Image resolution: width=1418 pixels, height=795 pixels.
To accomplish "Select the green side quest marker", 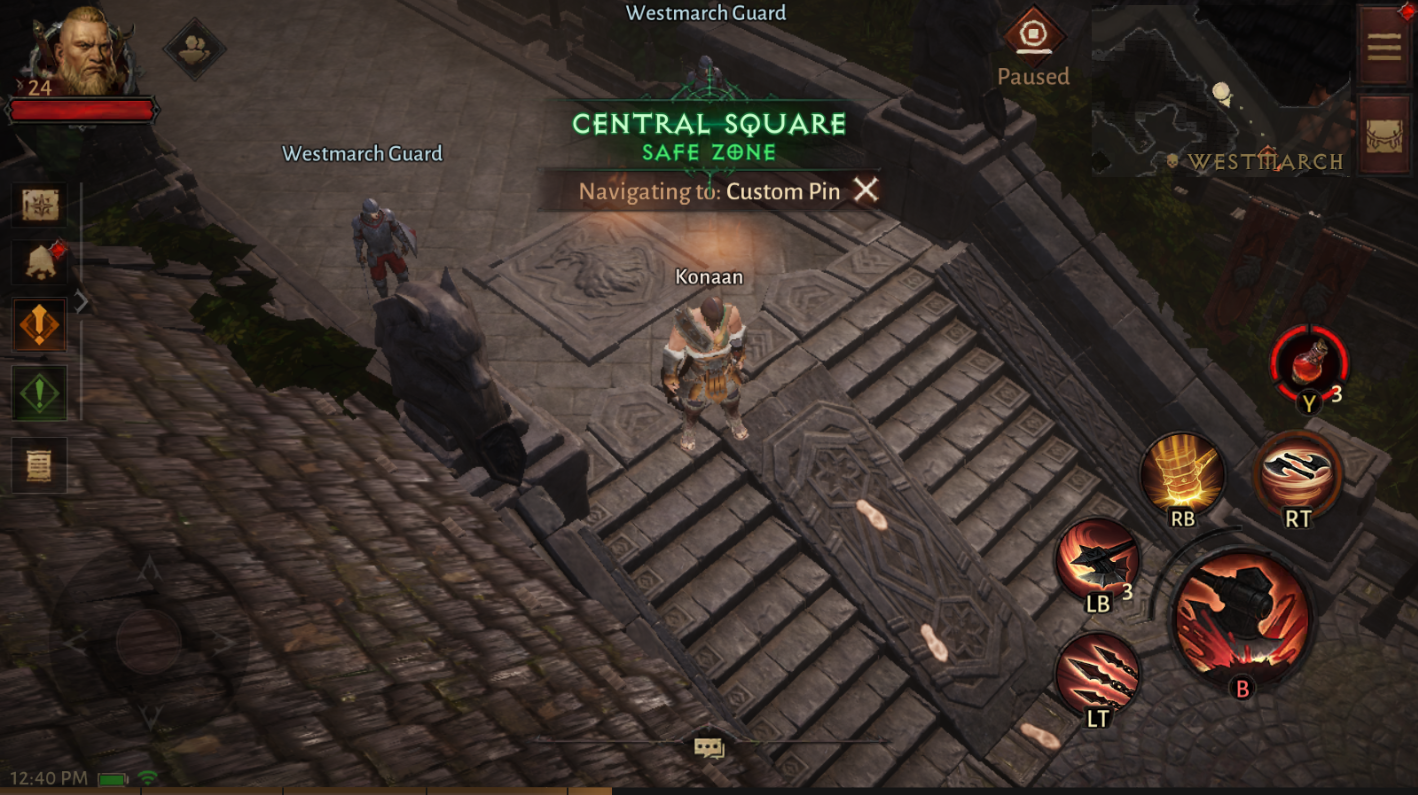I will [38, 393].
